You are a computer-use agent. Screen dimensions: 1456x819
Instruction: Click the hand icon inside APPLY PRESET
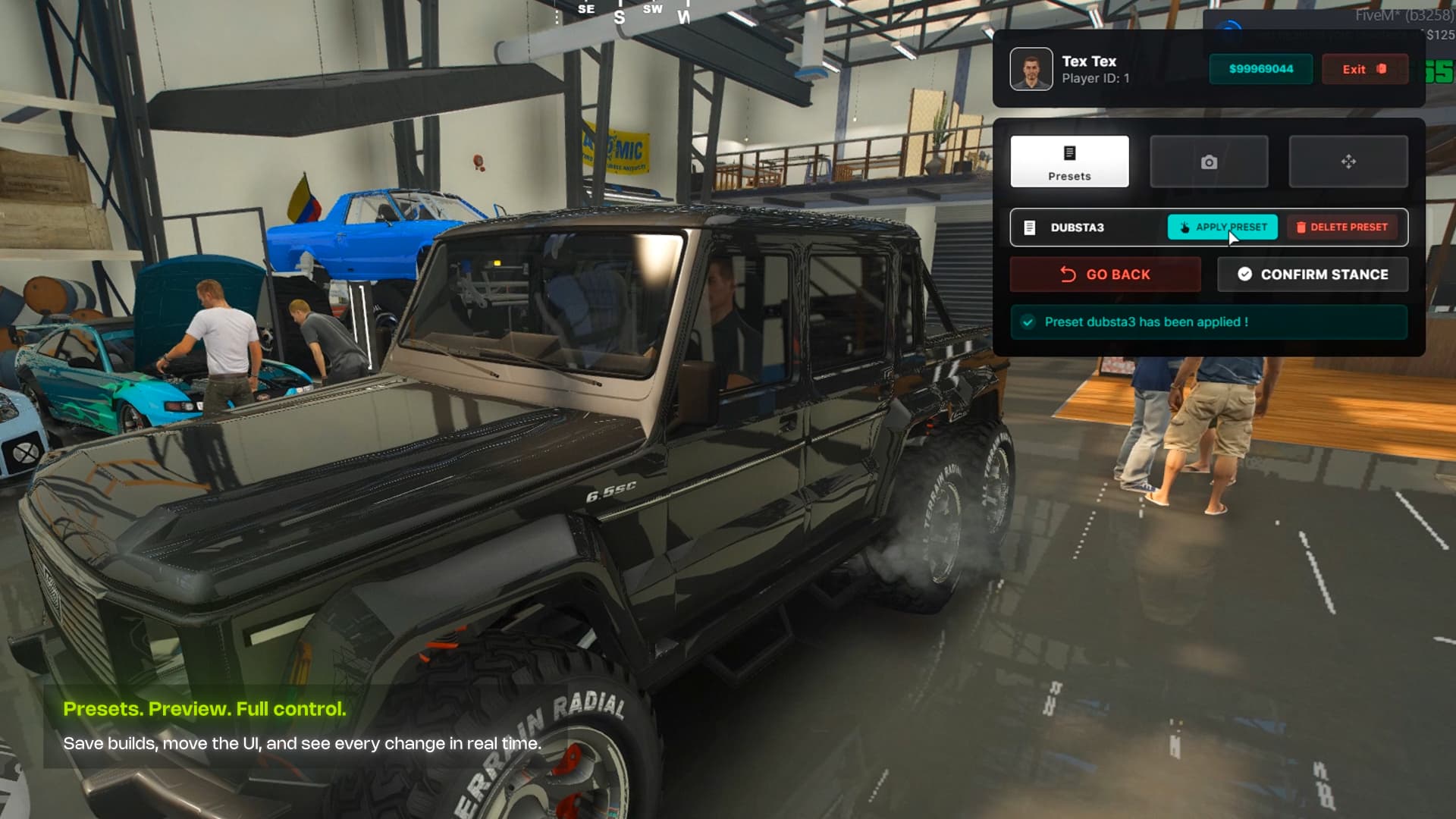coord(1184,226)
